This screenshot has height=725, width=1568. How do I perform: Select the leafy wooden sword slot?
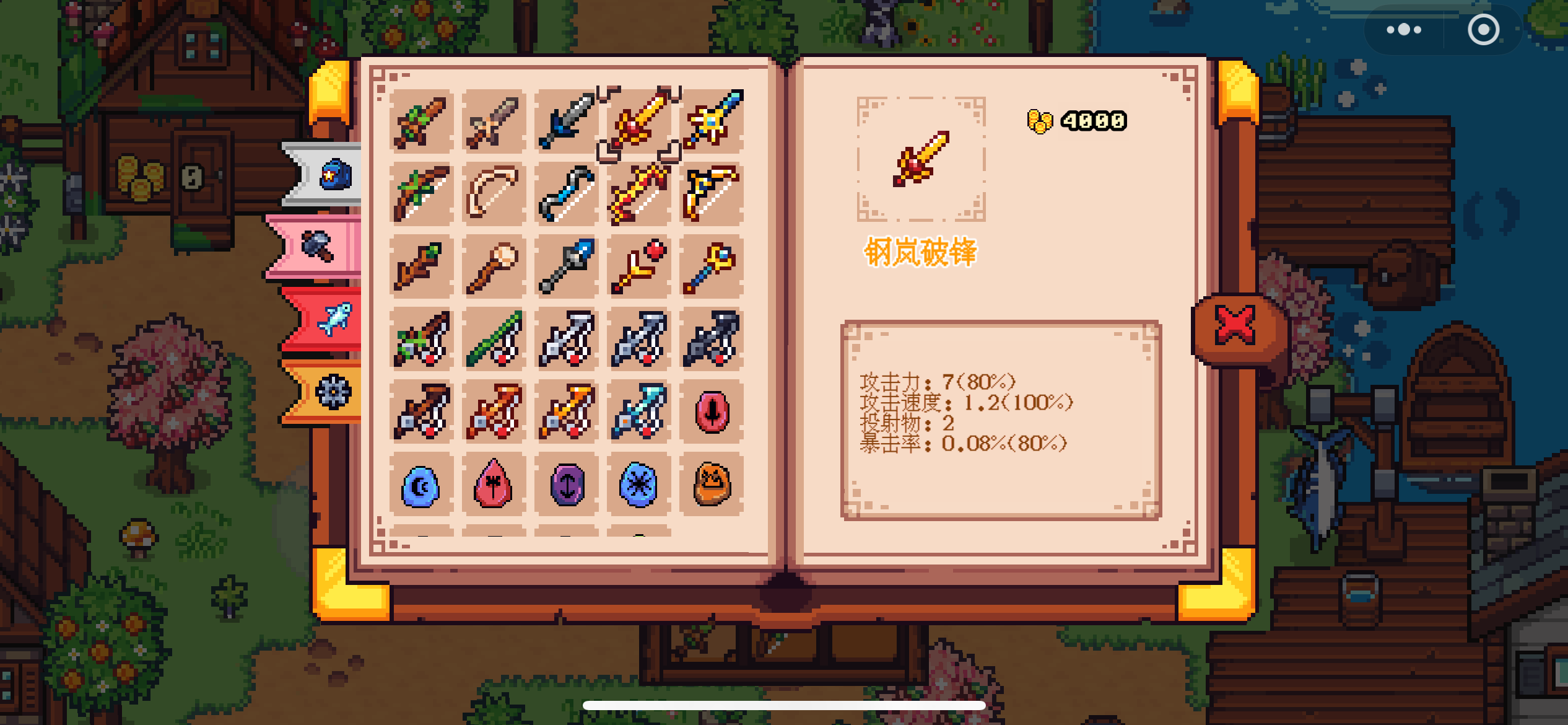pos(421,121)
